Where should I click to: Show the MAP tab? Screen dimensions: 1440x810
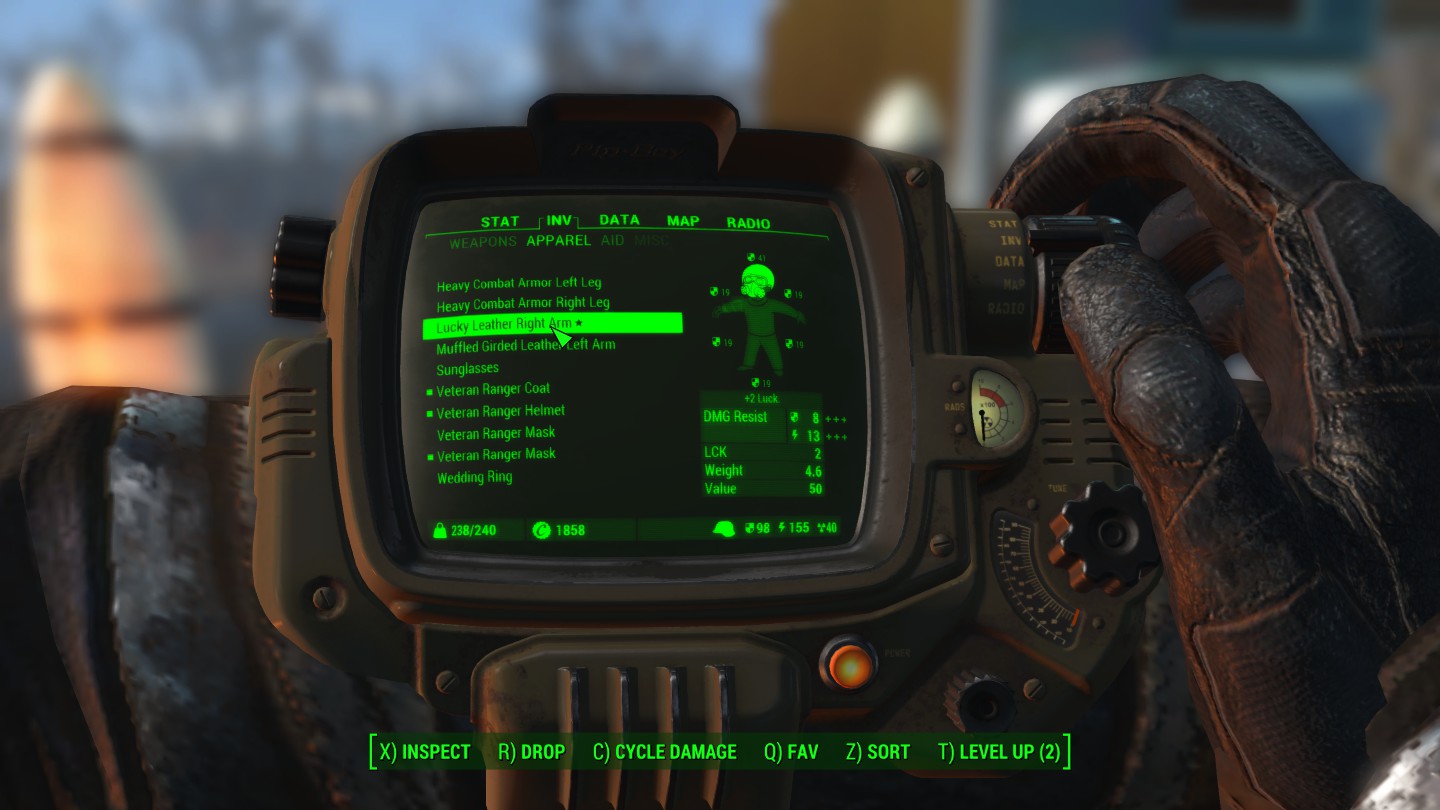point(683,221)
